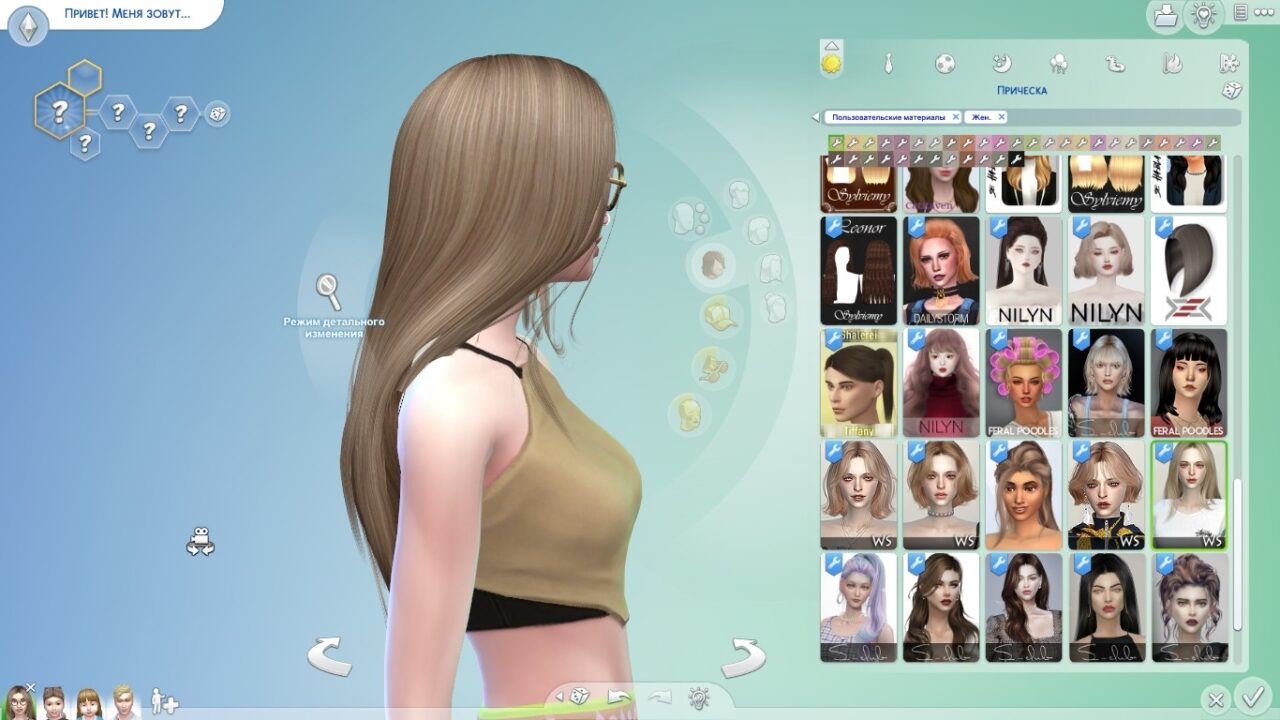The image size is (1280, 720).
Task: Remove the "Жен." filter tag
Action: [x=1001, y=117]
